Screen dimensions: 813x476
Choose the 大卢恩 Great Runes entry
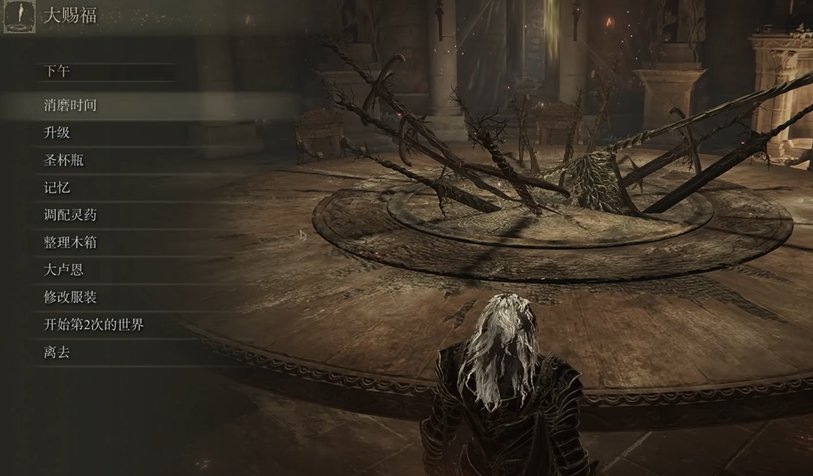coord(63,270)
